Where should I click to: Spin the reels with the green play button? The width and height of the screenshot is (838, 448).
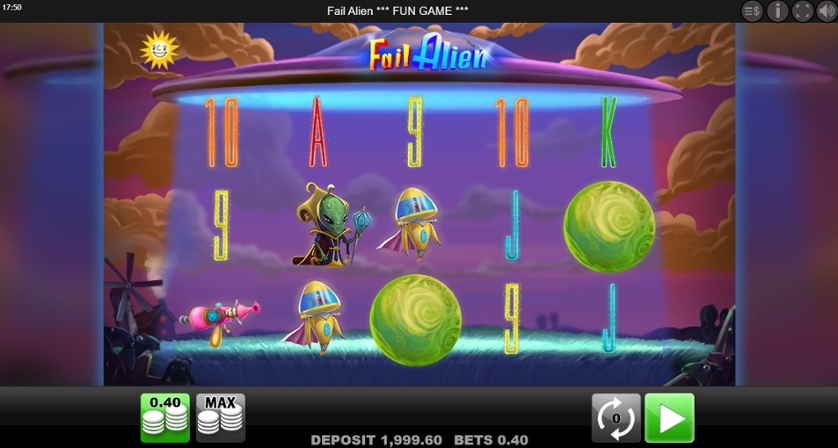click(669, 417)
